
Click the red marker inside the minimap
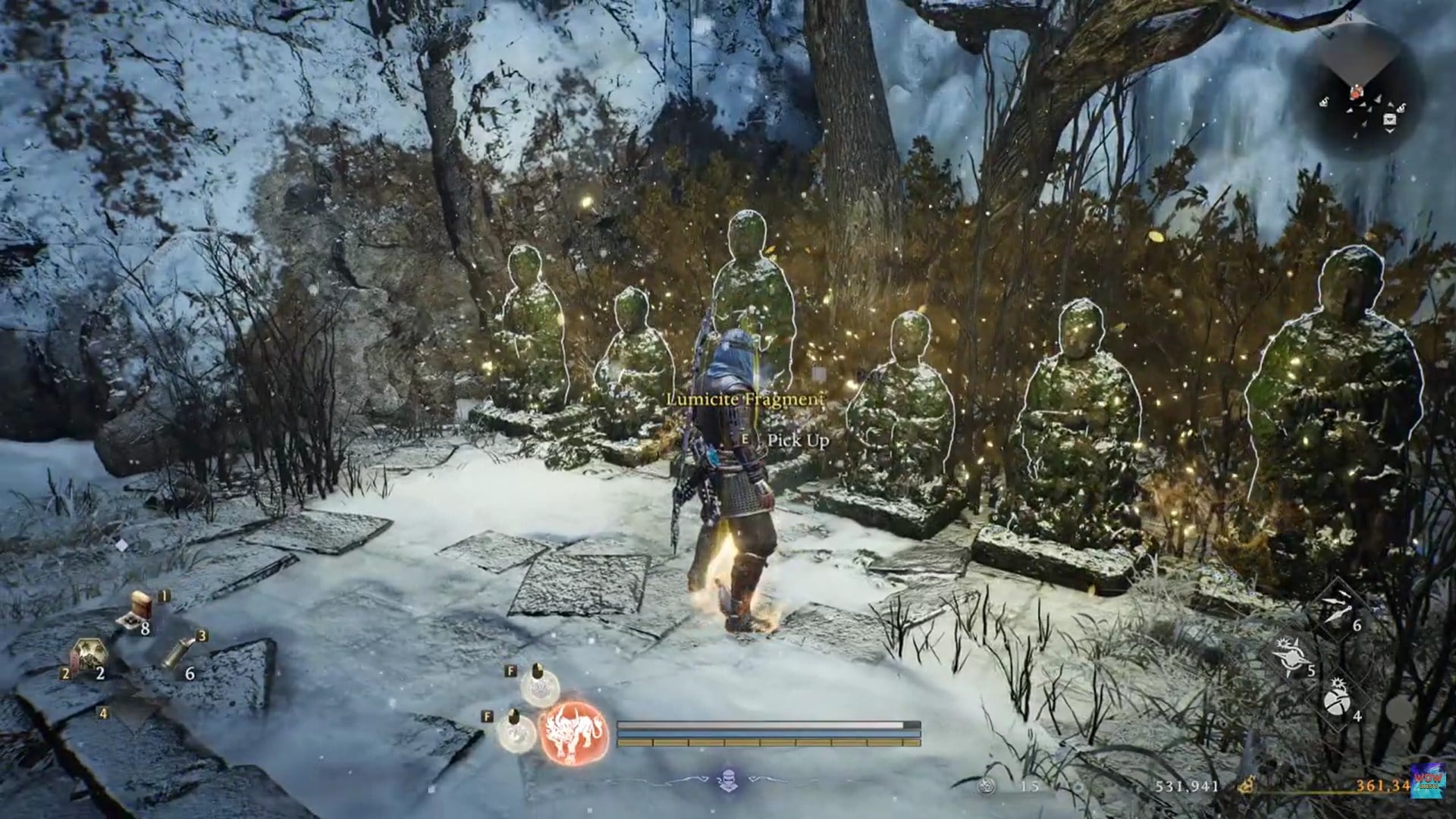click(x=1355, y=94)
